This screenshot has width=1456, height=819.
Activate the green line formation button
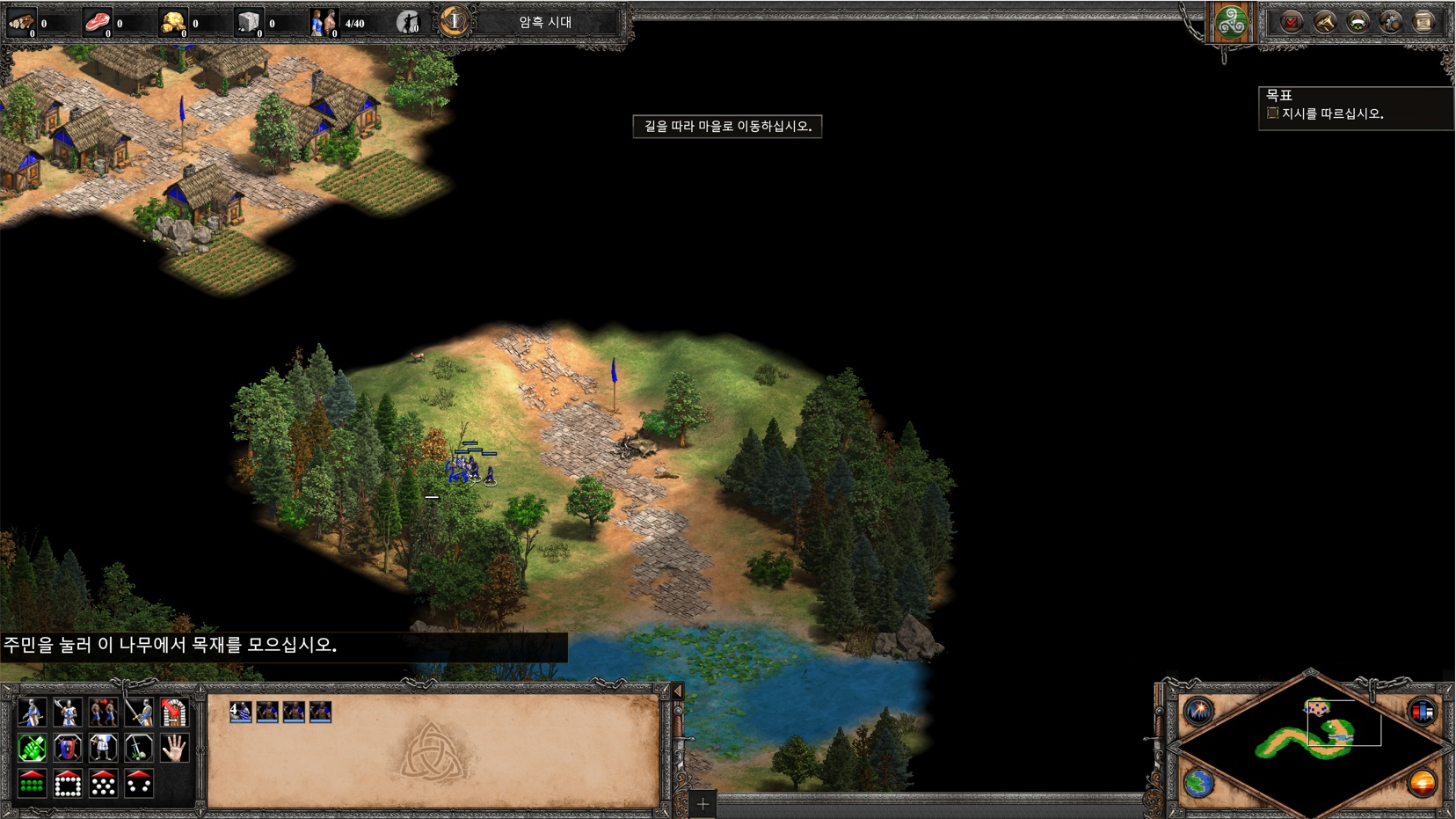click(32, 784)
